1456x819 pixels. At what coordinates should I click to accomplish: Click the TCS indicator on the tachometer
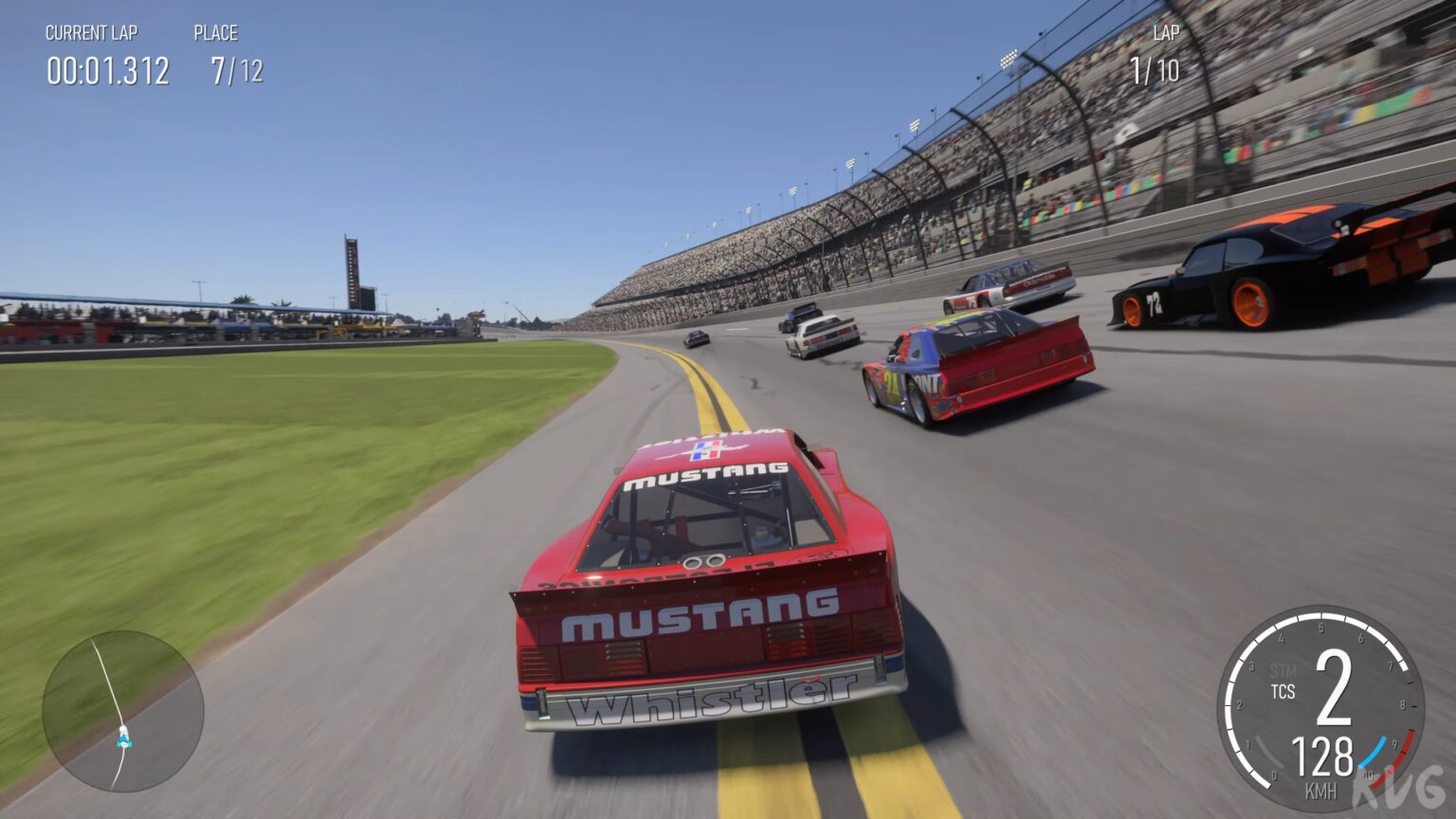[x=1284, y=691]
